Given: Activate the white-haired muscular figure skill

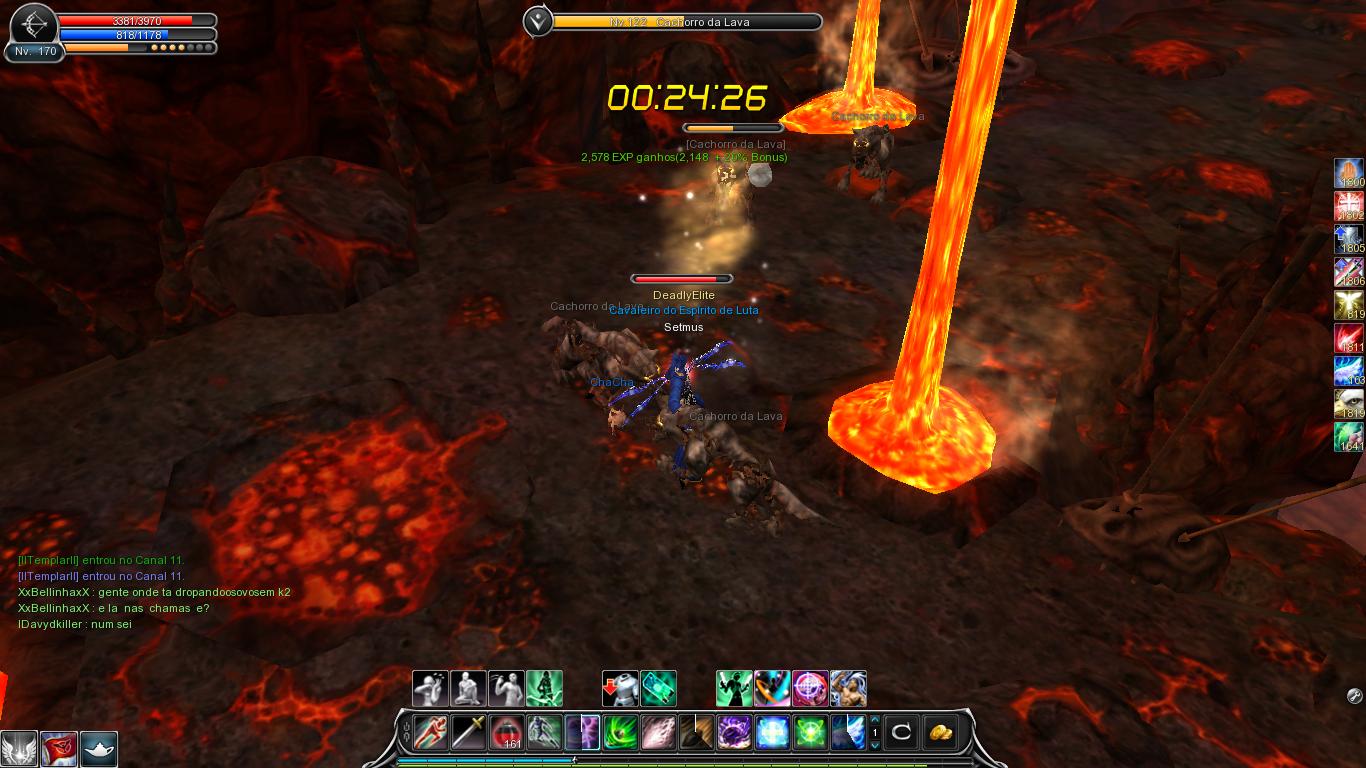Looking at the screenshot, I should 848,689.
